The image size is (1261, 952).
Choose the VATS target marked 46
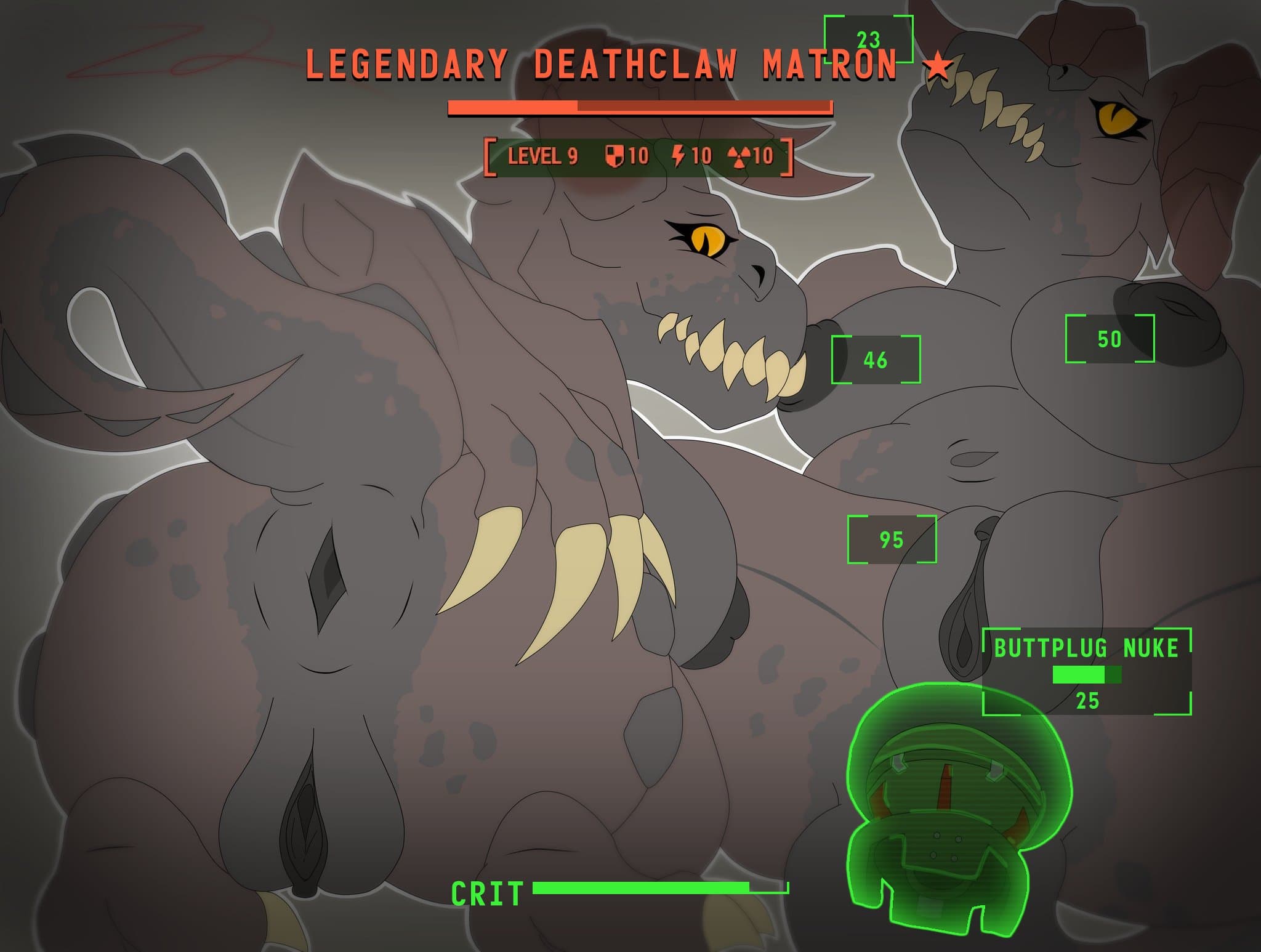[876, 360]
